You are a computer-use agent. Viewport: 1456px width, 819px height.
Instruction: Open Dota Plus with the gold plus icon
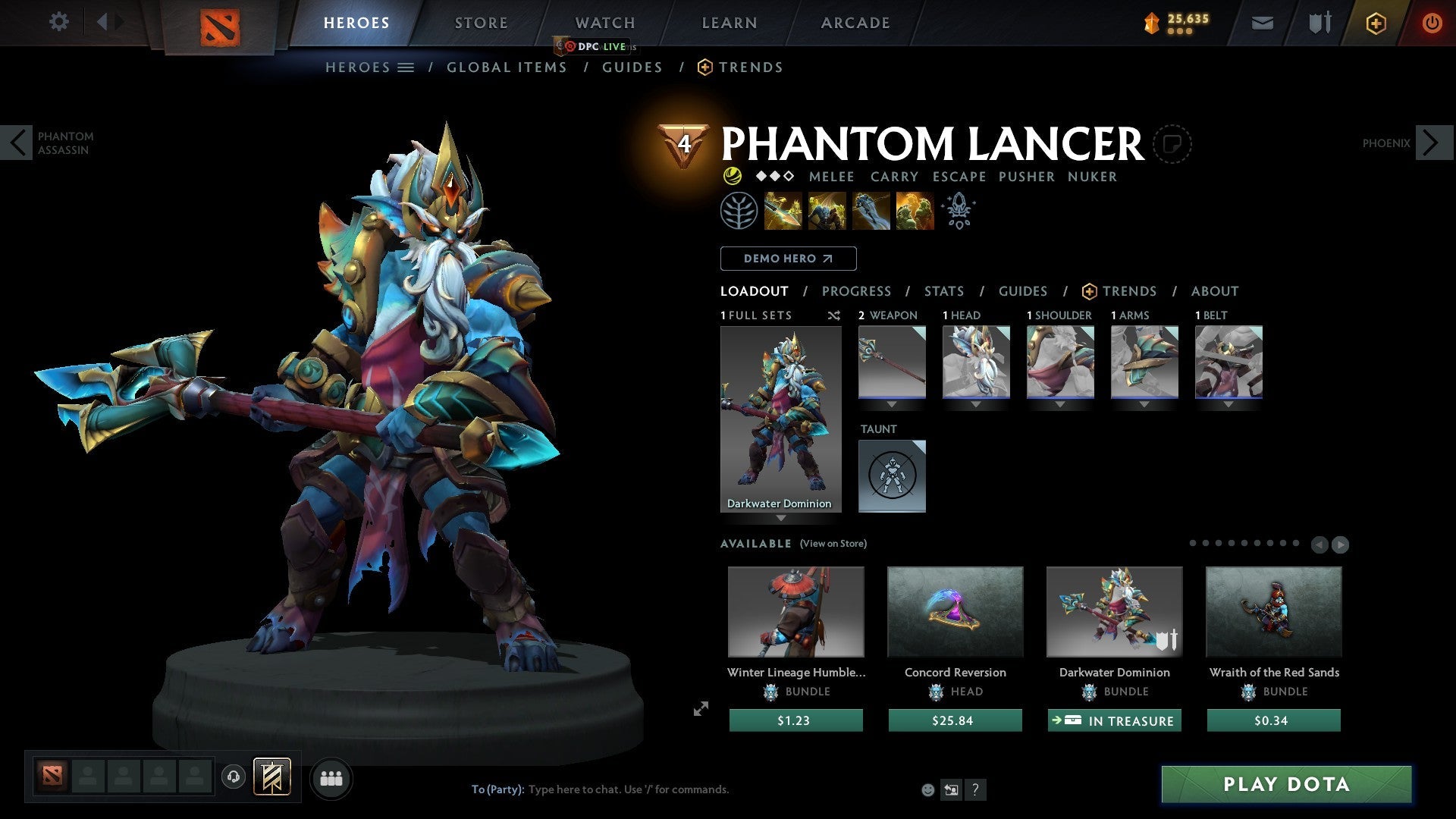click(1375, 23)
